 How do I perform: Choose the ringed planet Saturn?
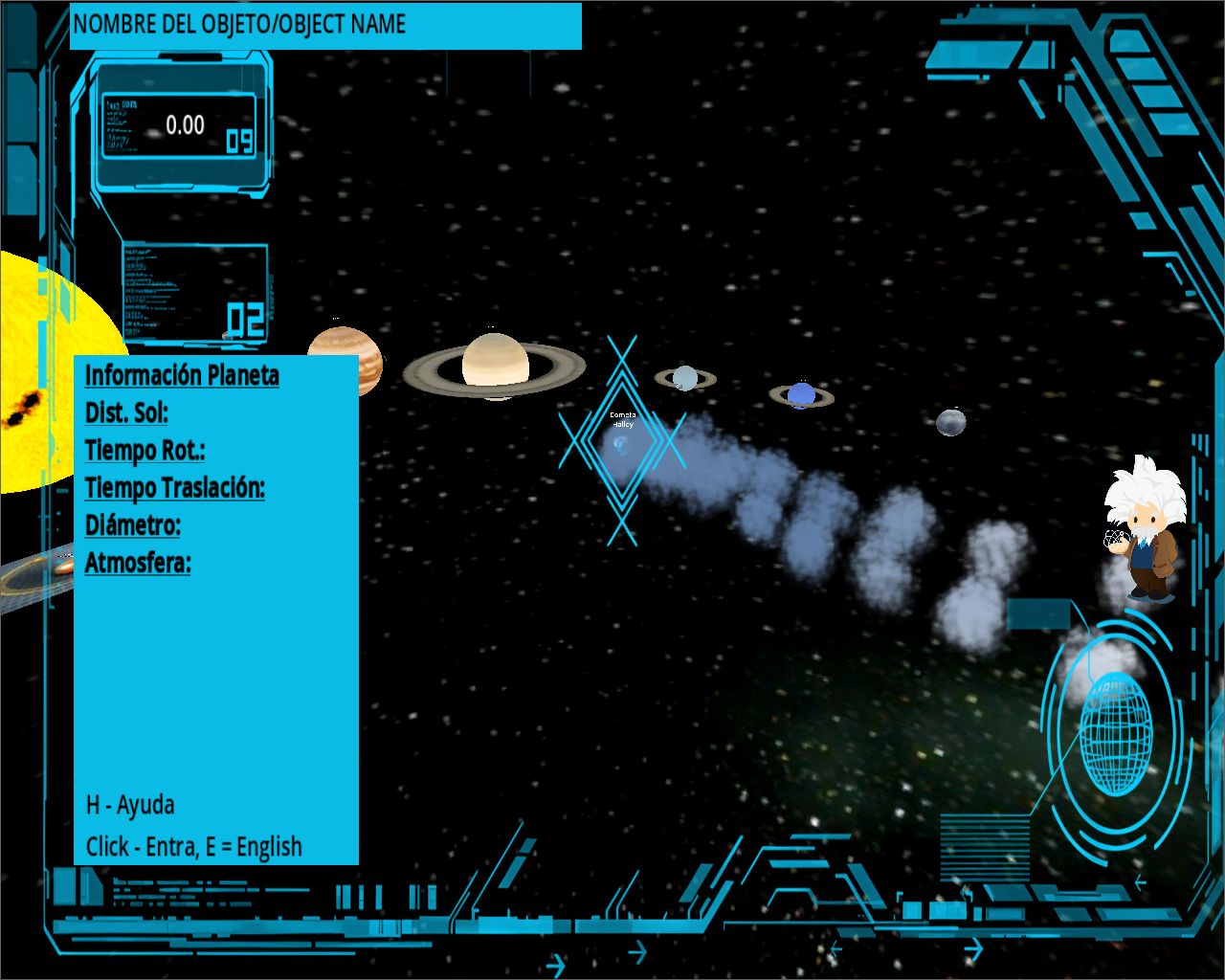(495, 366)
